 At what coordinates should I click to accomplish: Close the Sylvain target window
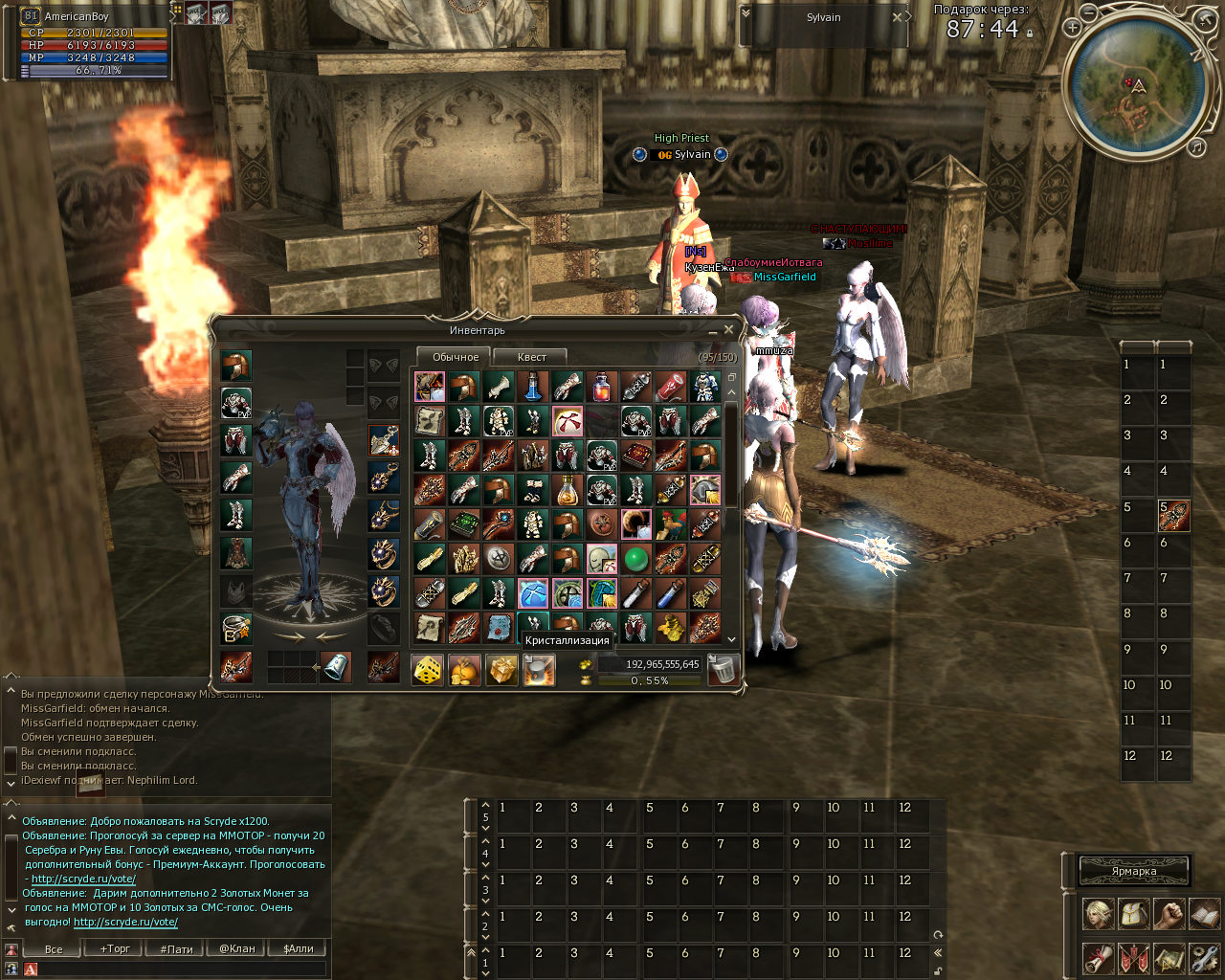pyautogui.click(x=897, y=17)
